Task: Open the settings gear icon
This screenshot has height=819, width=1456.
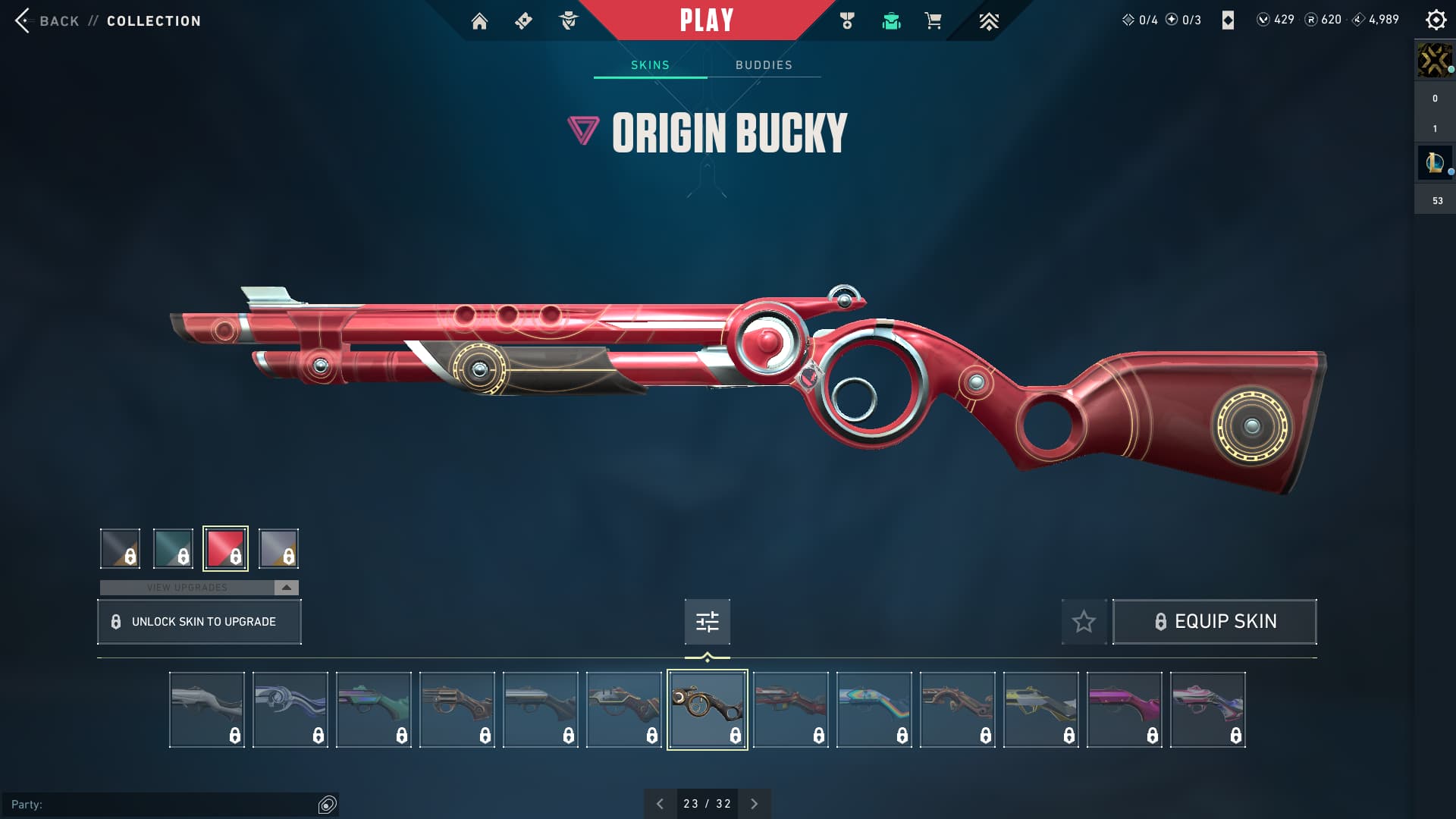Action: point(1436,20)
